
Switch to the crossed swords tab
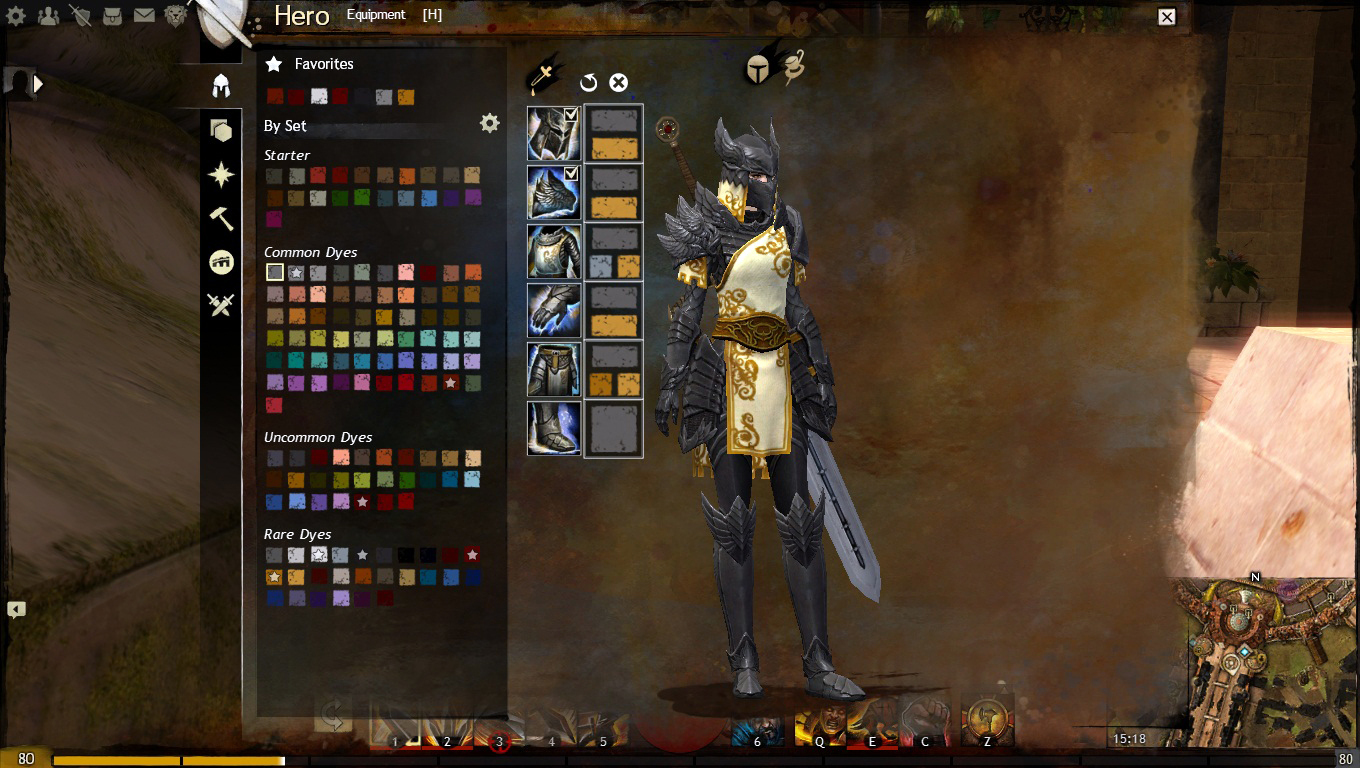tap(221, 304)
